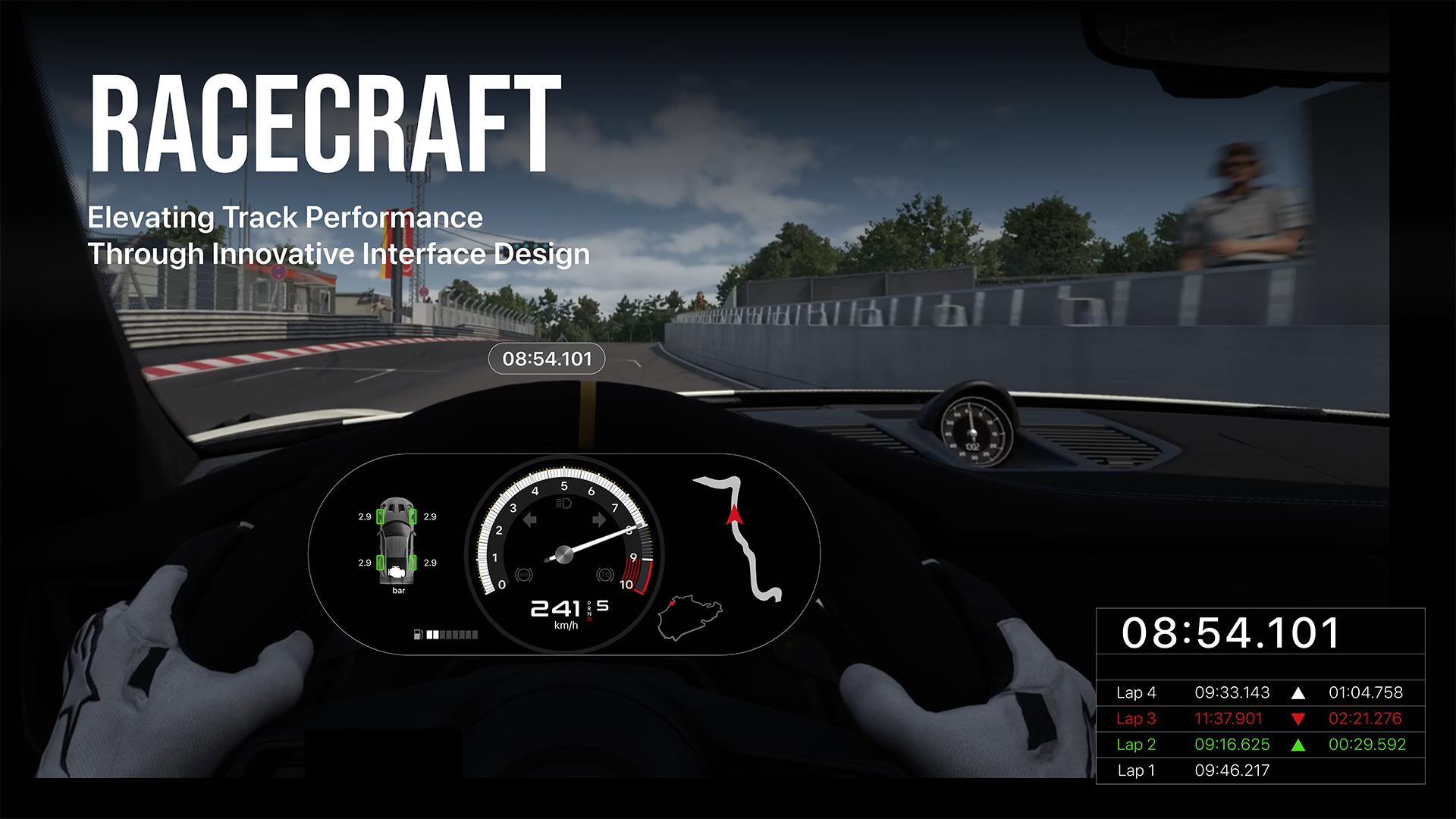Click the engine warning icon on car

tap(397, 573)
